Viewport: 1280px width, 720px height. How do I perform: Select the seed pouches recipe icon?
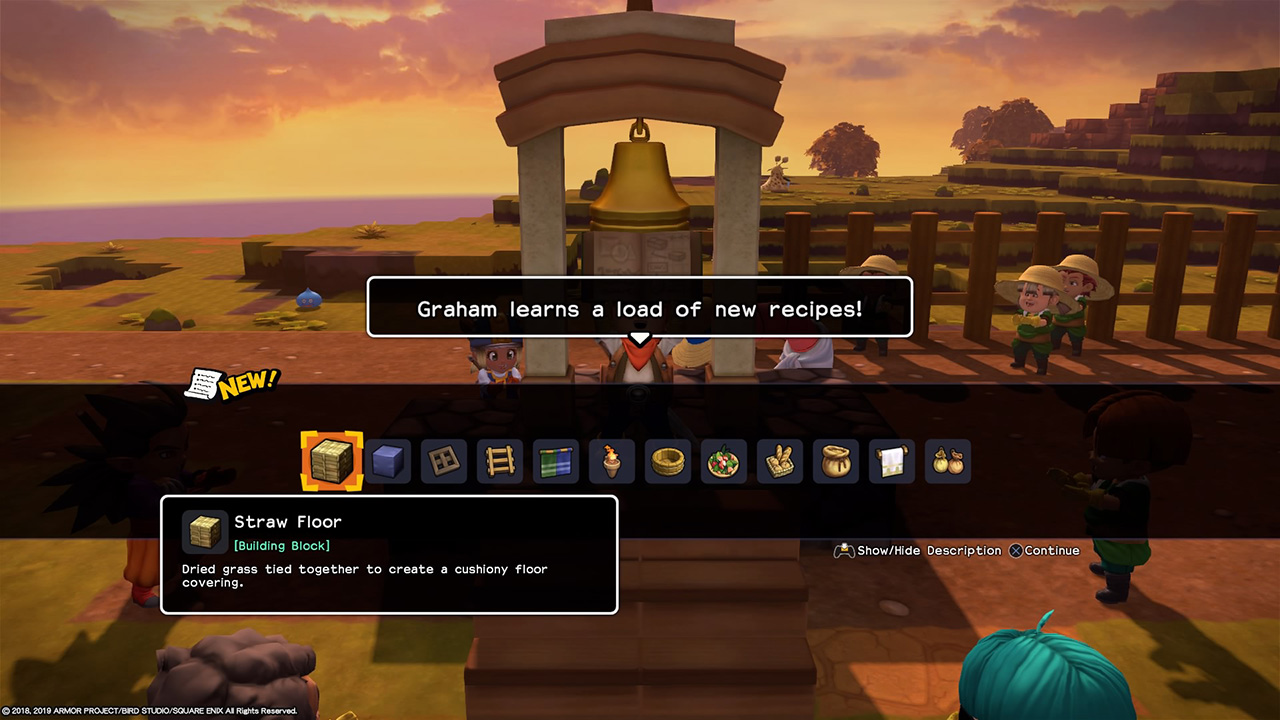tap(947, 461)
